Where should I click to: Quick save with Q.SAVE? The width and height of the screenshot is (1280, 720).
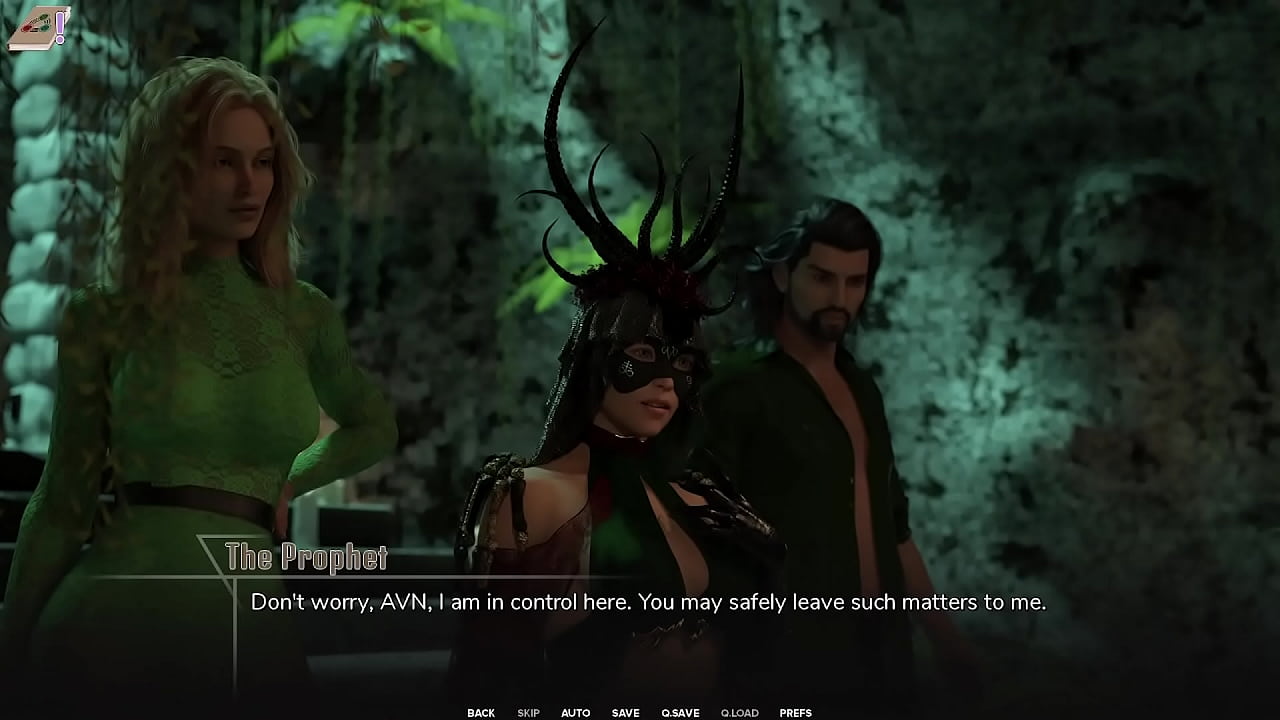(x=680, y=713)
